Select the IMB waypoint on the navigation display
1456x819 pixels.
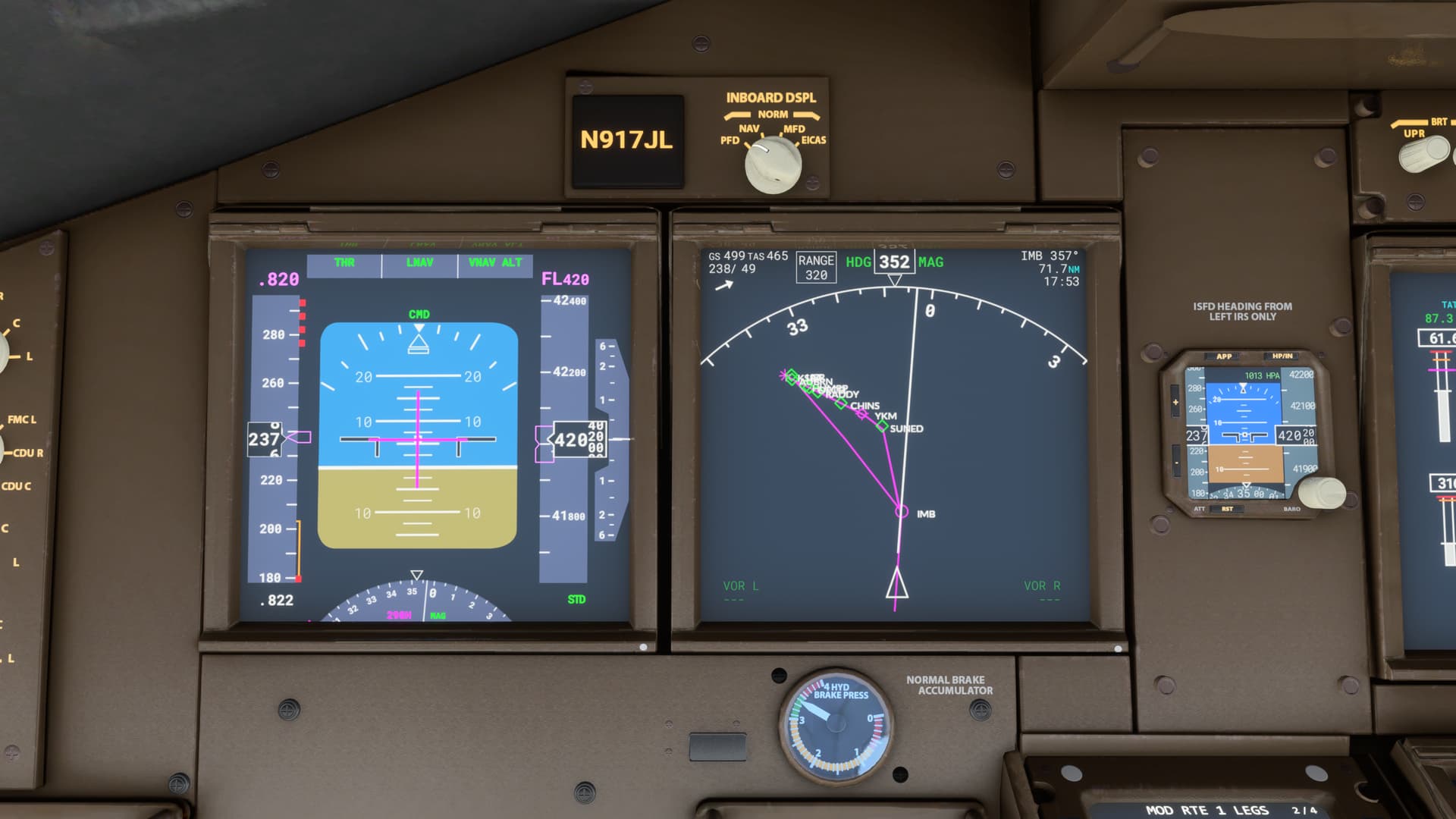click(901, 512)
